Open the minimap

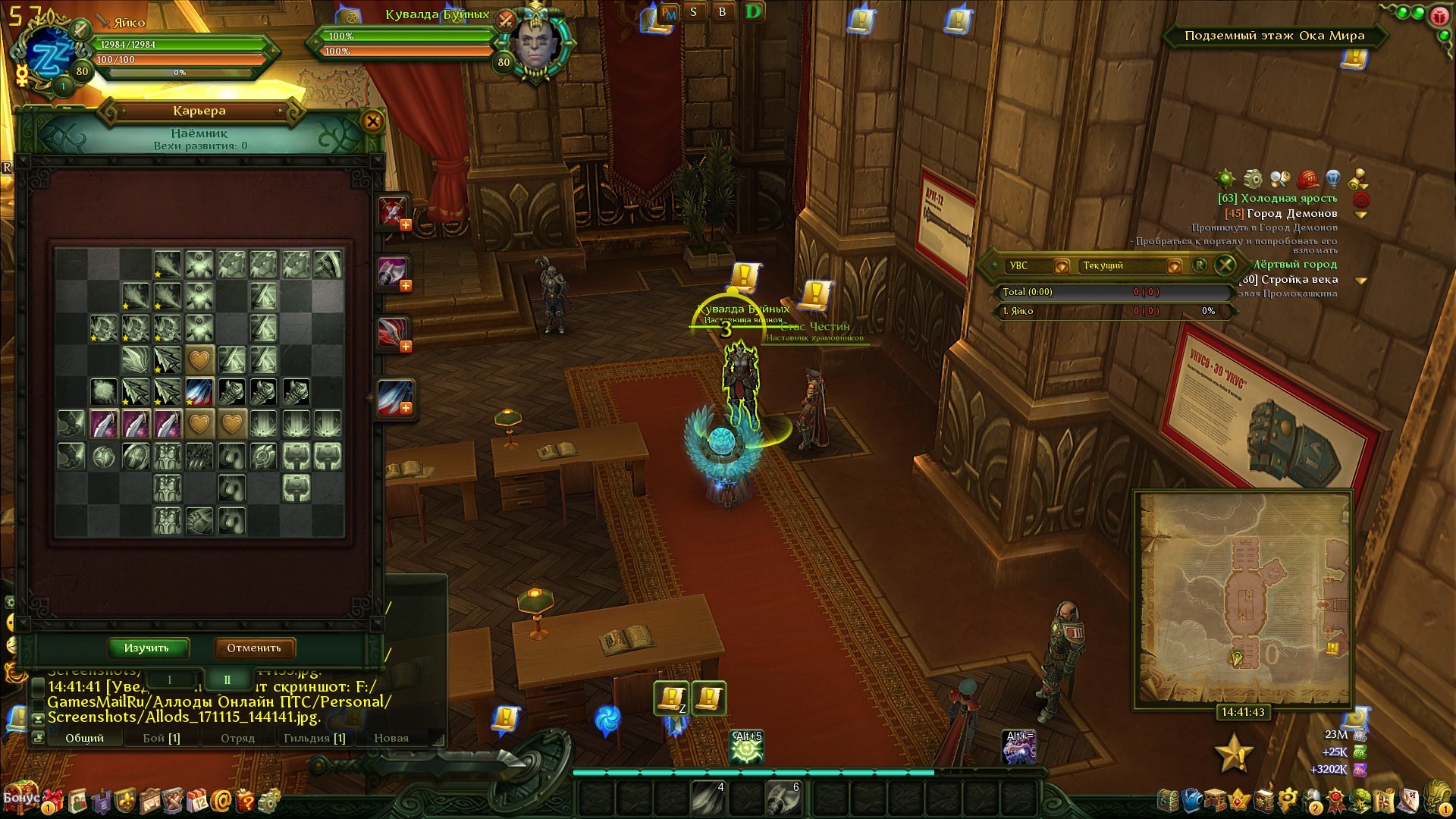tap(1244, 598)
